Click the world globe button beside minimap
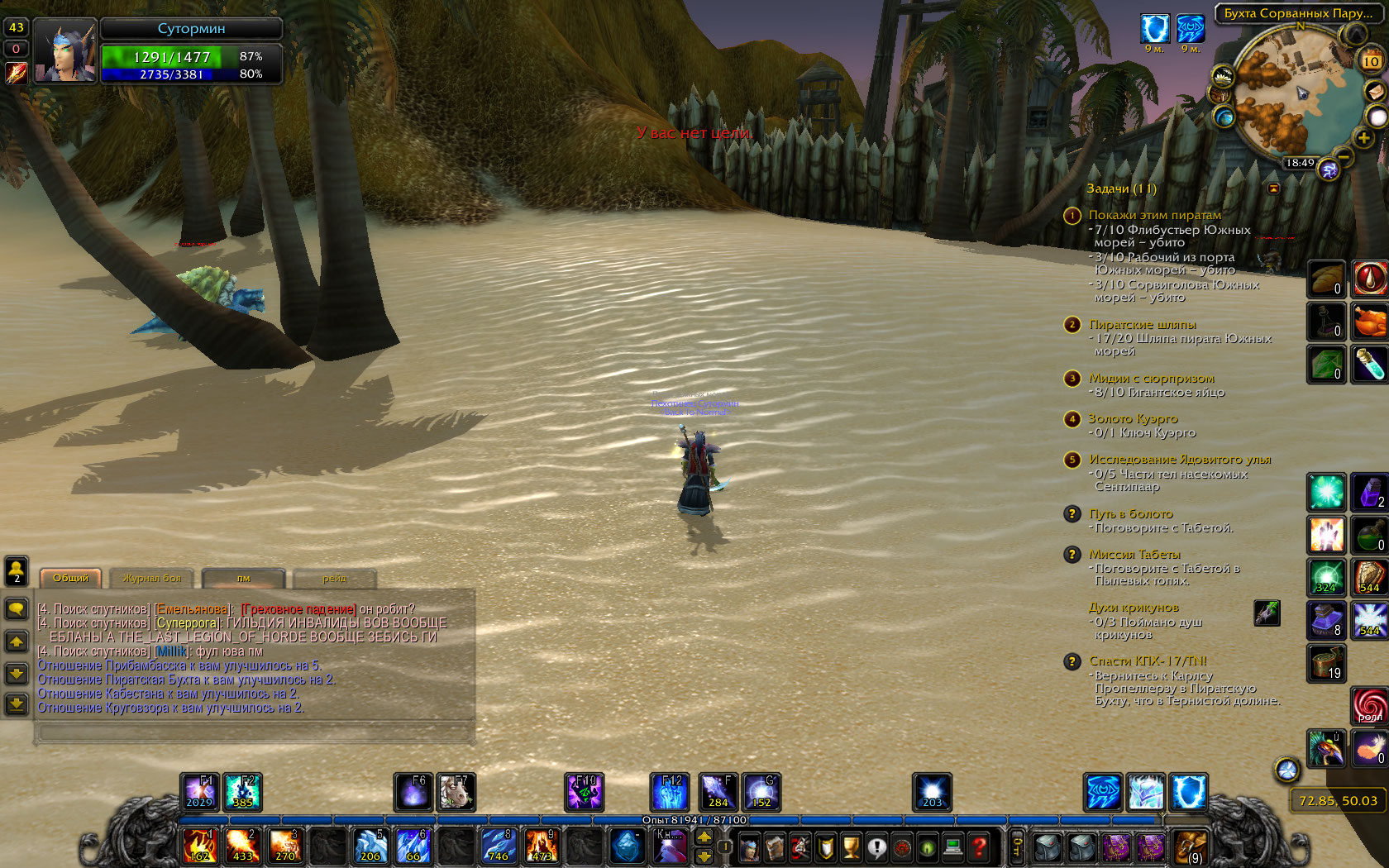Screen dimensions: 1389x868 click(1223, 117)
